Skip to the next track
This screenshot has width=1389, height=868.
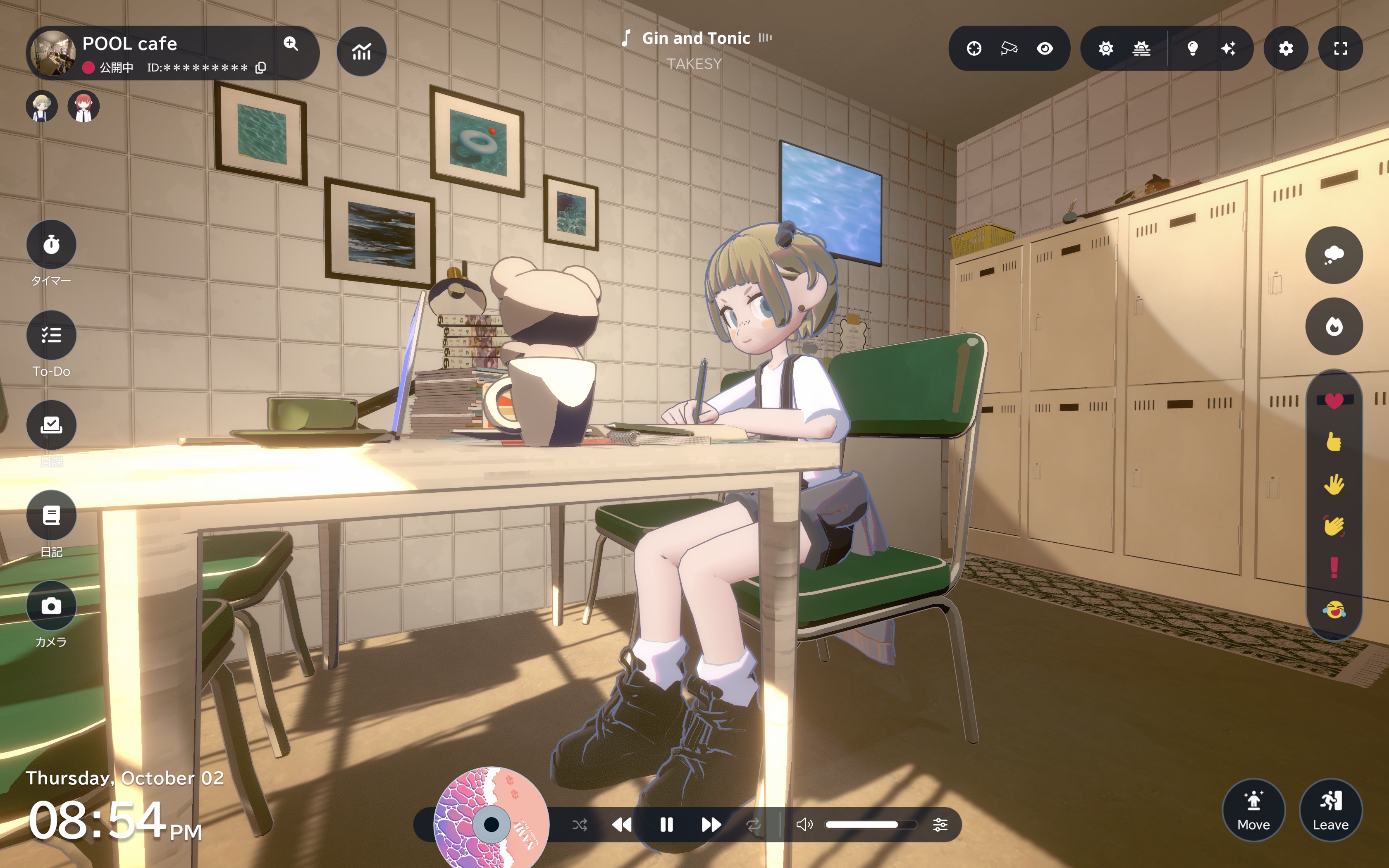coord(711,825)
